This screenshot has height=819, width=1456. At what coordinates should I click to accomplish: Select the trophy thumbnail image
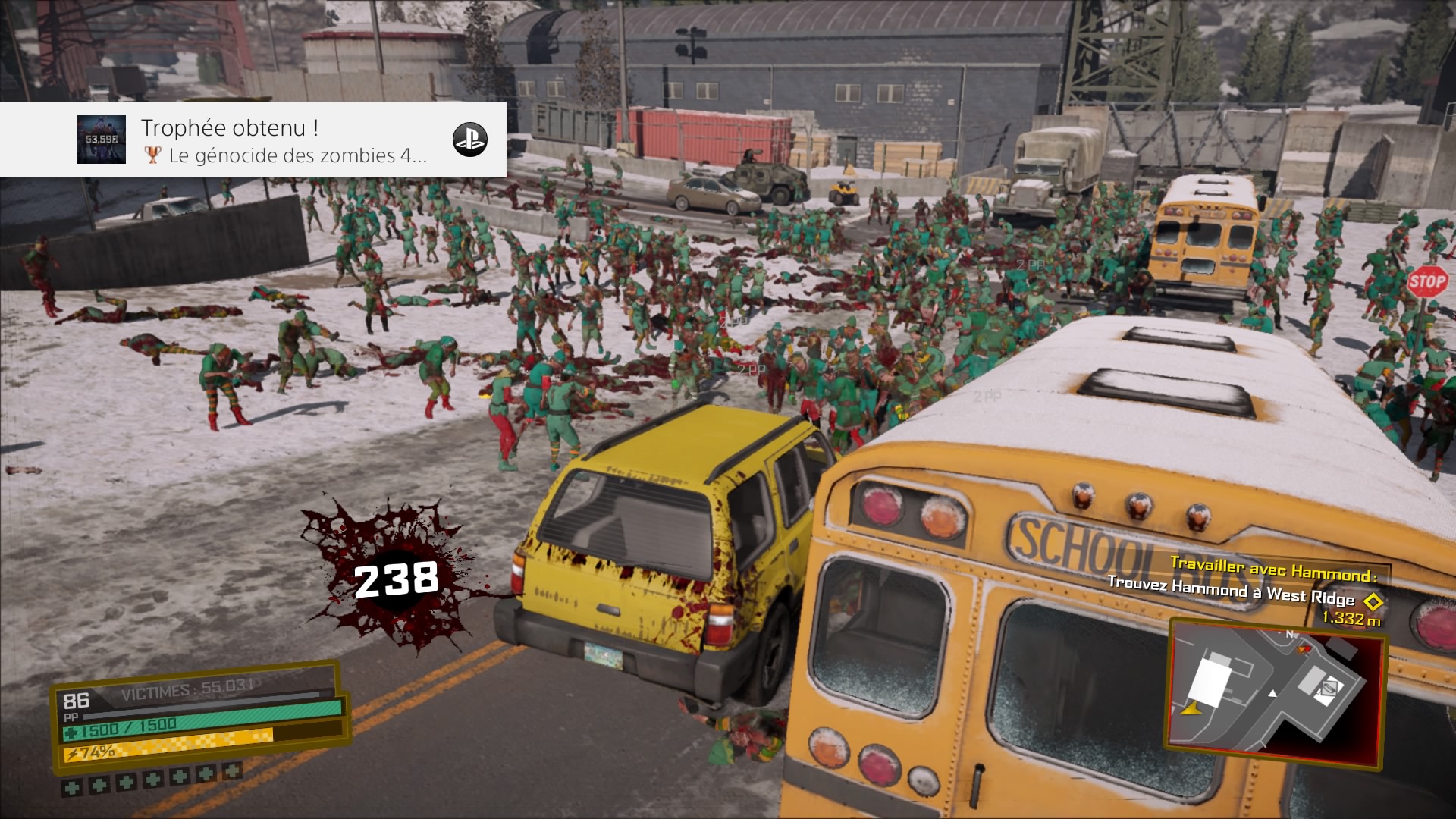tap(102, 140)
